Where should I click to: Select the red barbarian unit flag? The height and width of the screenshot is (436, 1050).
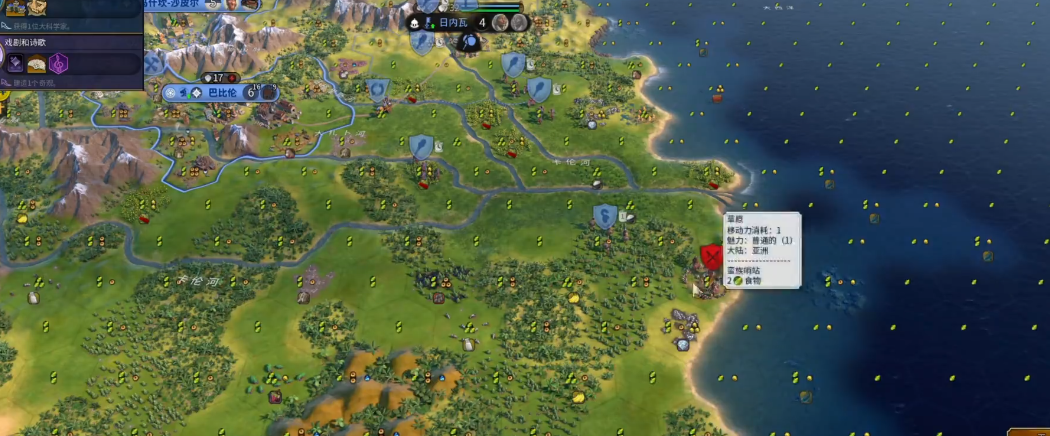711,257
